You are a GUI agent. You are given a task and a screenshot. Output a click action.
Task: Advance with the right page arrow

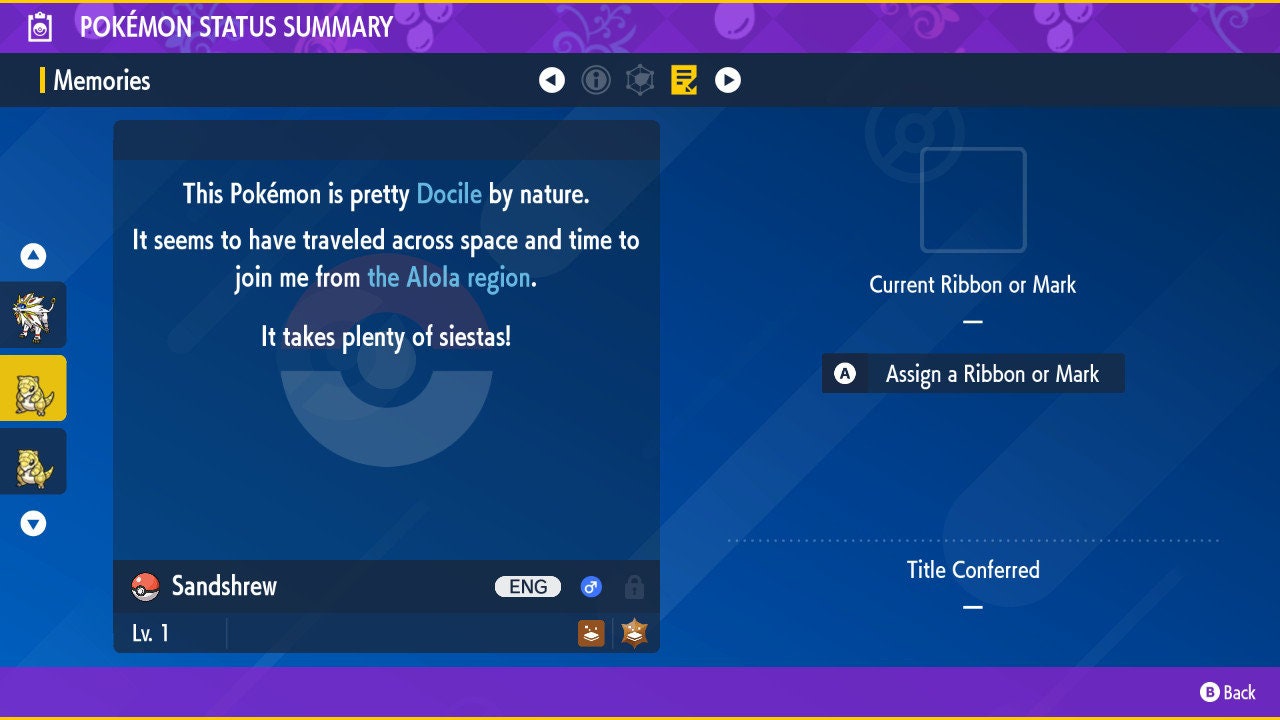pos(728,80)
